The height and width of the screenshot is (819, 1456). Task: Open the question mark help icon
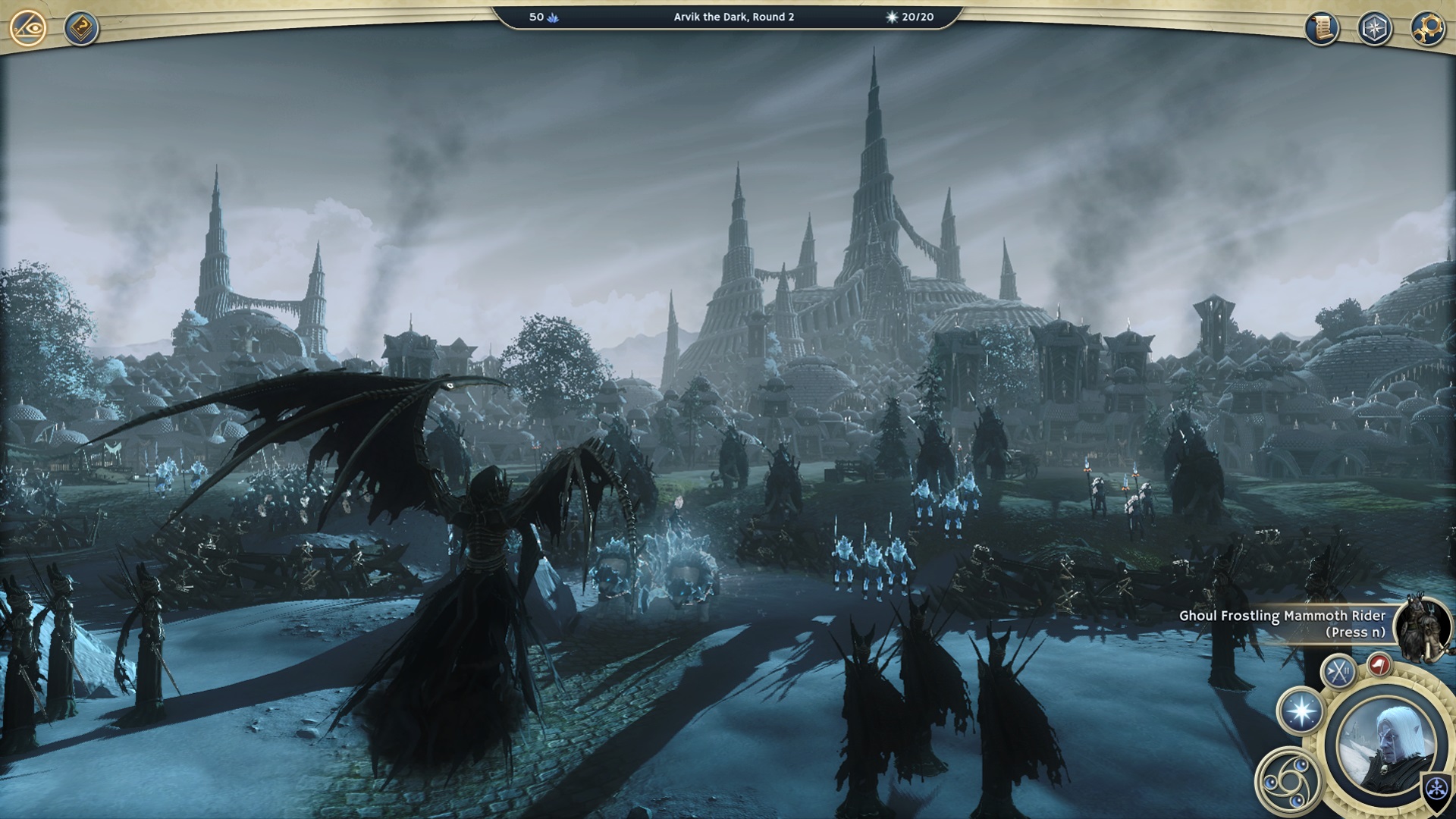[80, 28]
